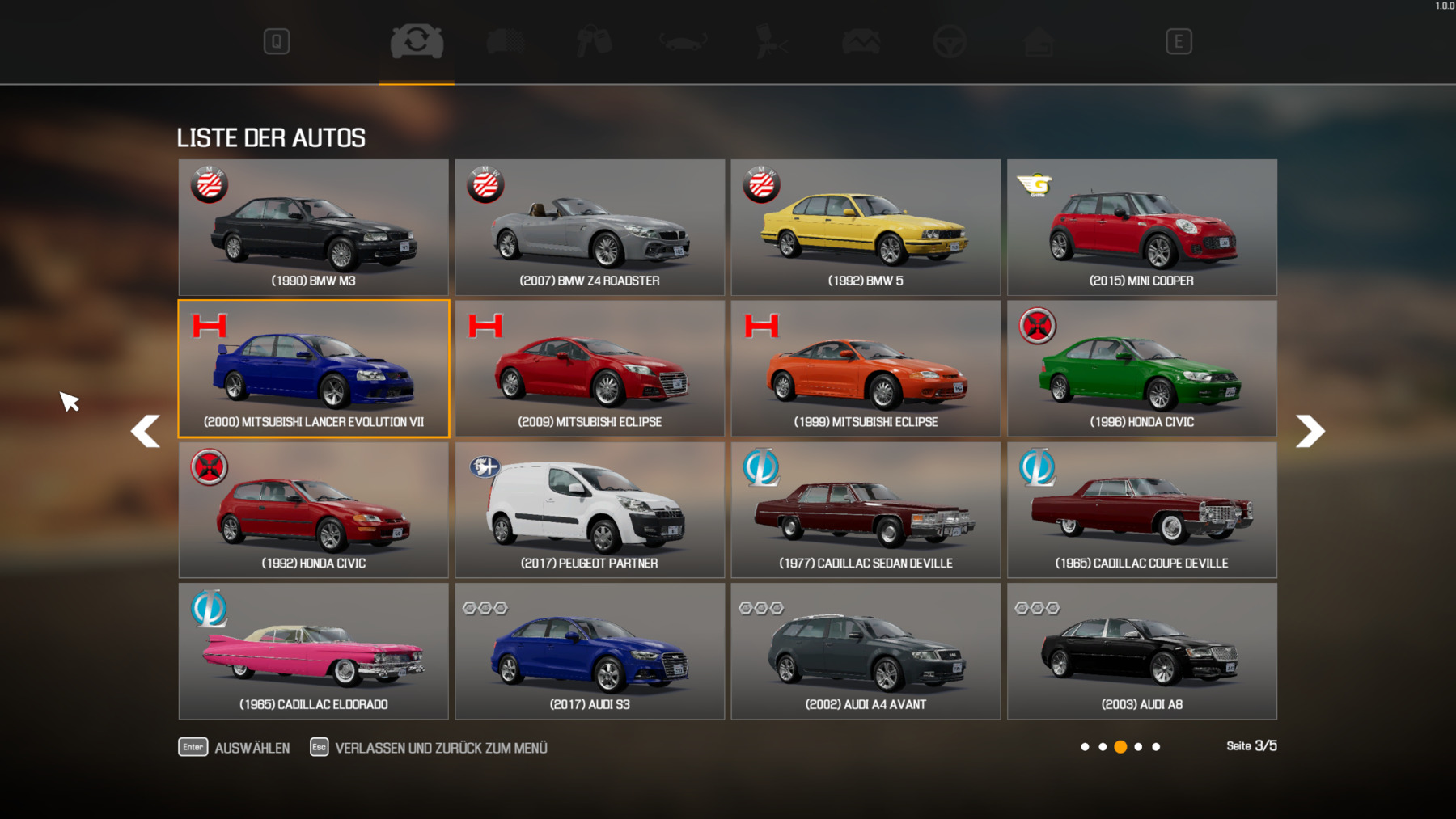
Task: Select the 1977 Cadillac Sedan DeVille
Action: [x=866, y=509]
